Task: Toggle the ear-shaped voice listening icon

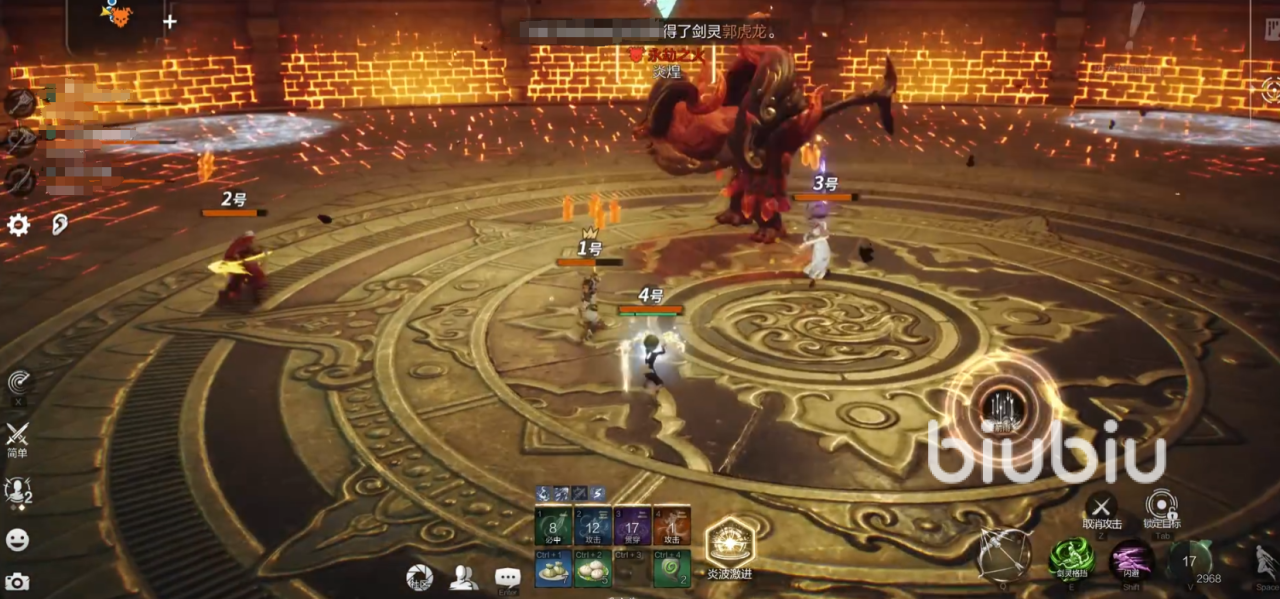Action: pyautogui.click(x=60, y=225)
